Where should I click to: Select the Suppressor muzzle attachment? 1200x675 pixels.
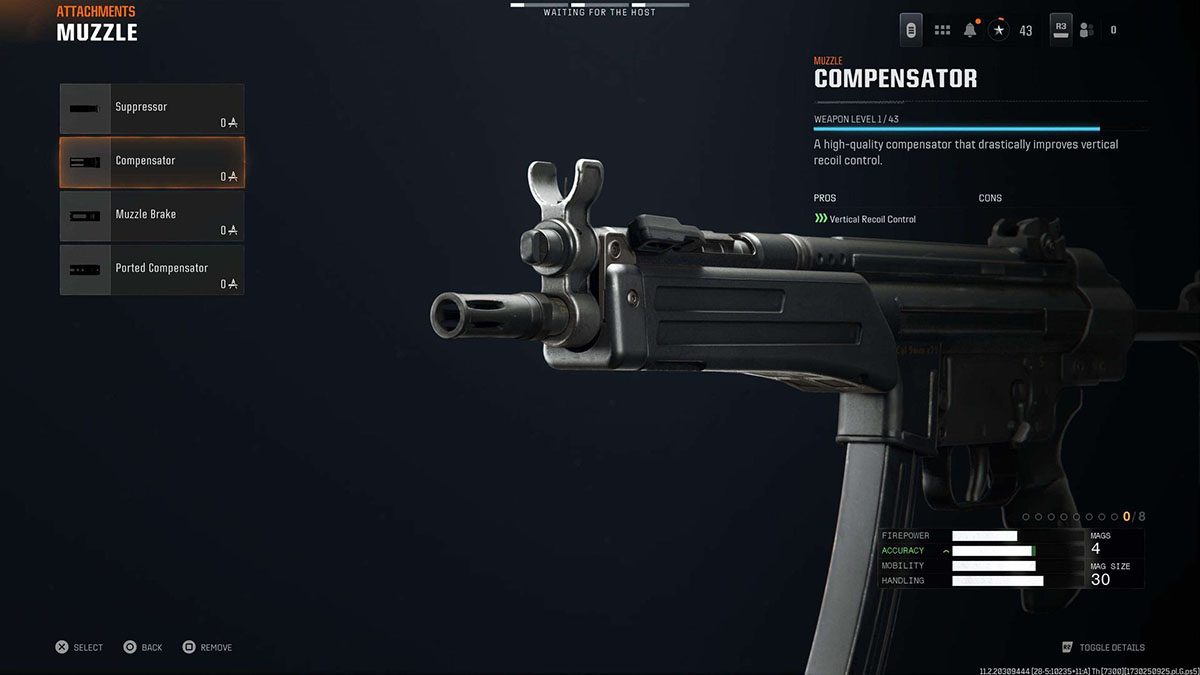[151, 109]
